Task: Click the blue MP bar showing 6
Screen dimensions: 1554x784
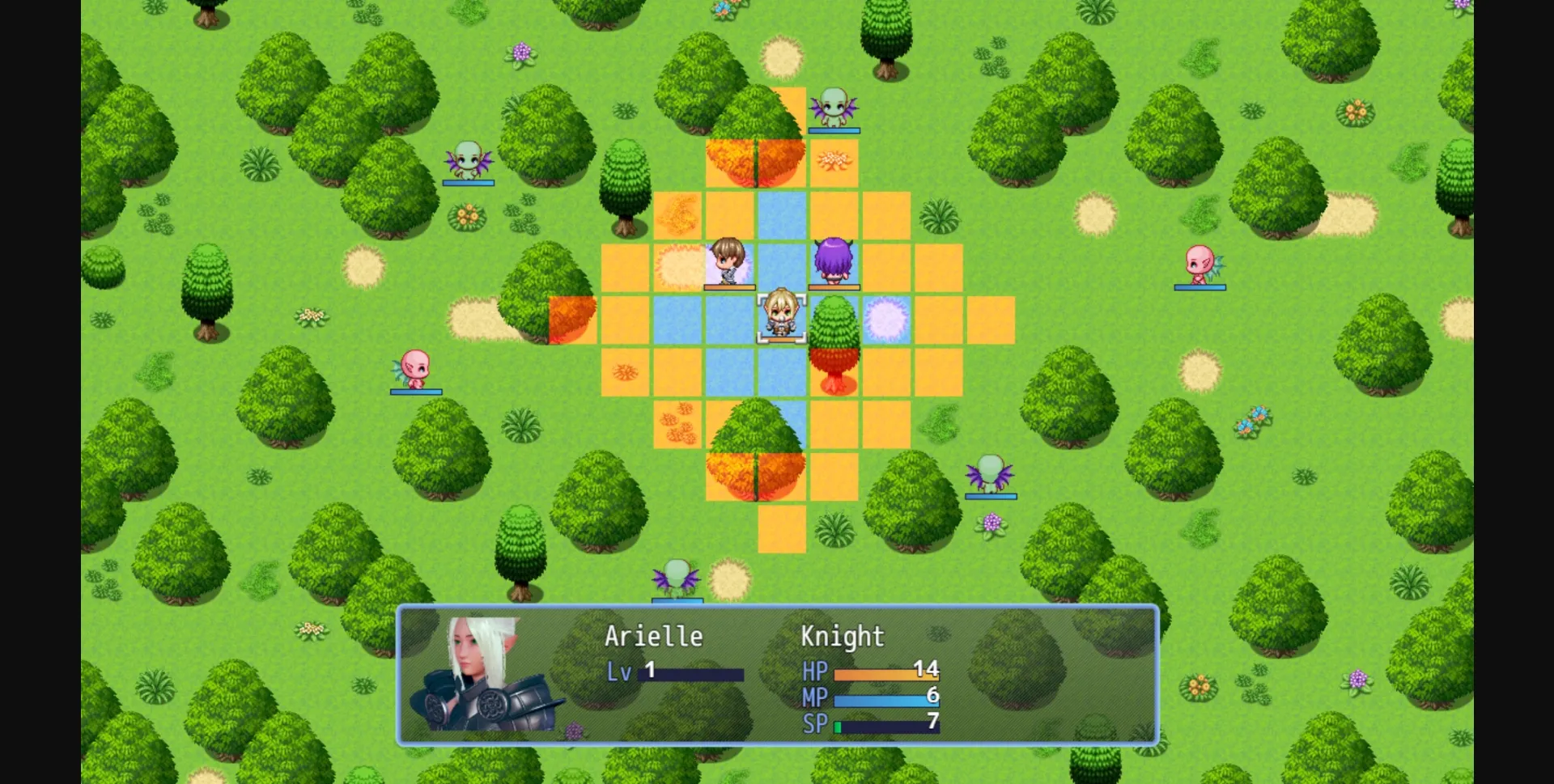Action: point(878,697)
